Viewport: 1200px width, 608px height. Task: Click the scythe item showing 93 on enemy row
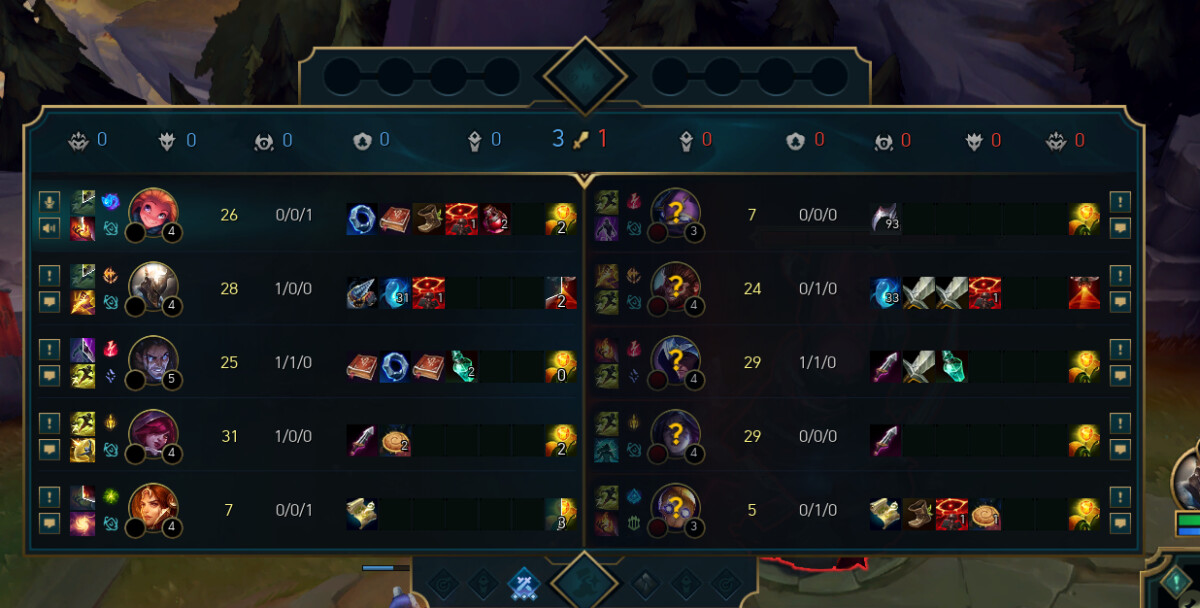886,219
